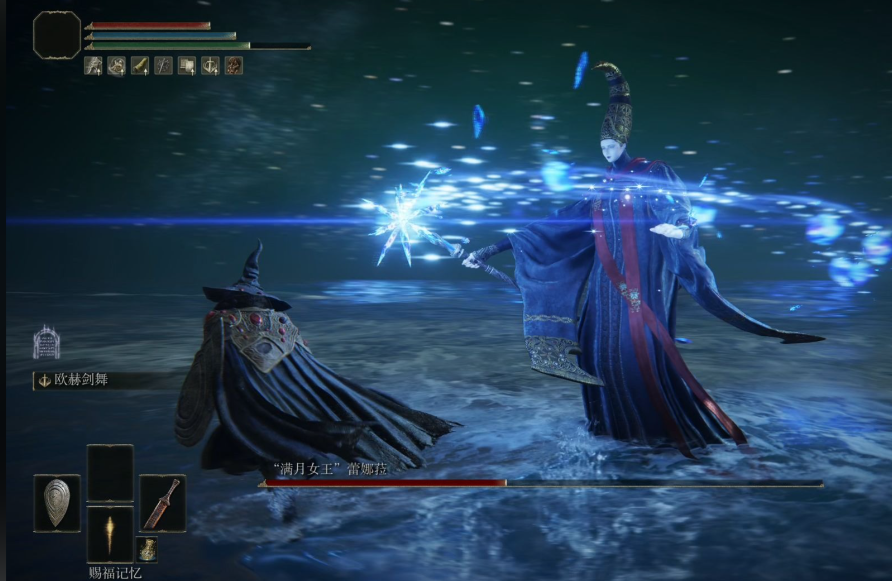Inspect the last red-brown status icon
892x581 pixels.
click(233, 66)
